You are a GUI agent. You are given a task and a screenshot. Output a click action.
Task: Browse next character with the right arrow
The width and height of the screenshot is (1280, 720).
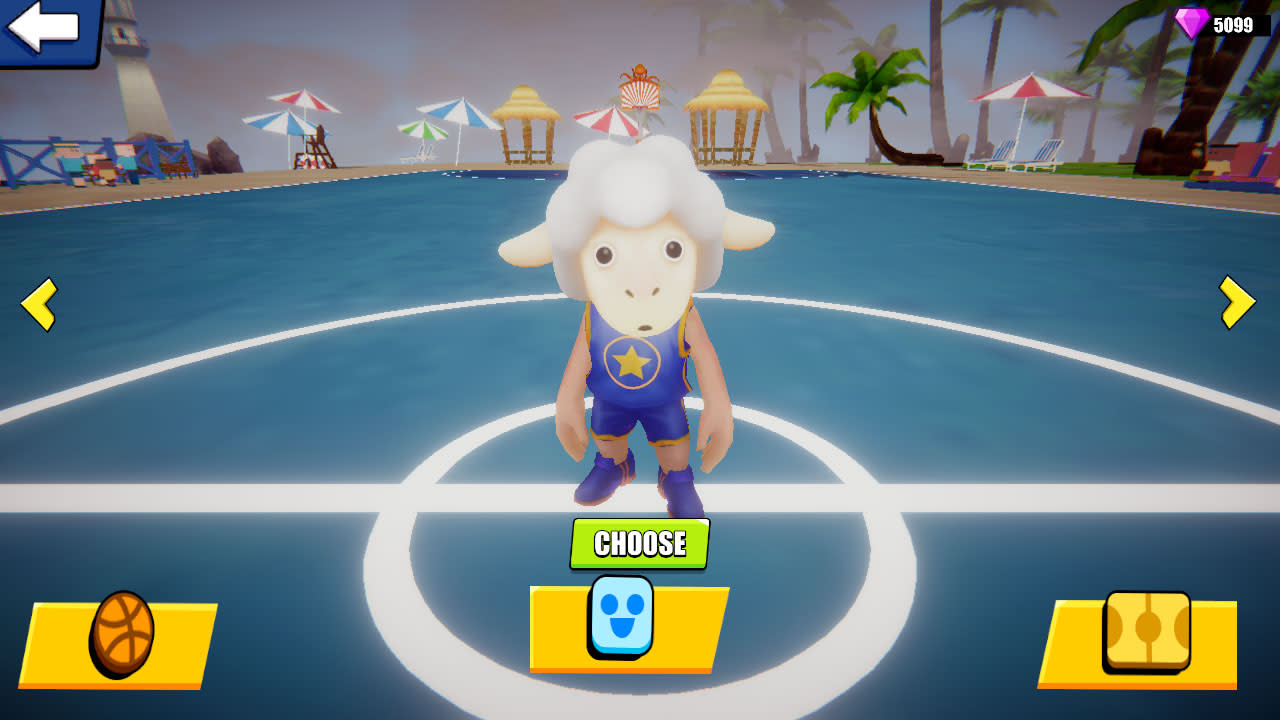tap(1238, 302)
